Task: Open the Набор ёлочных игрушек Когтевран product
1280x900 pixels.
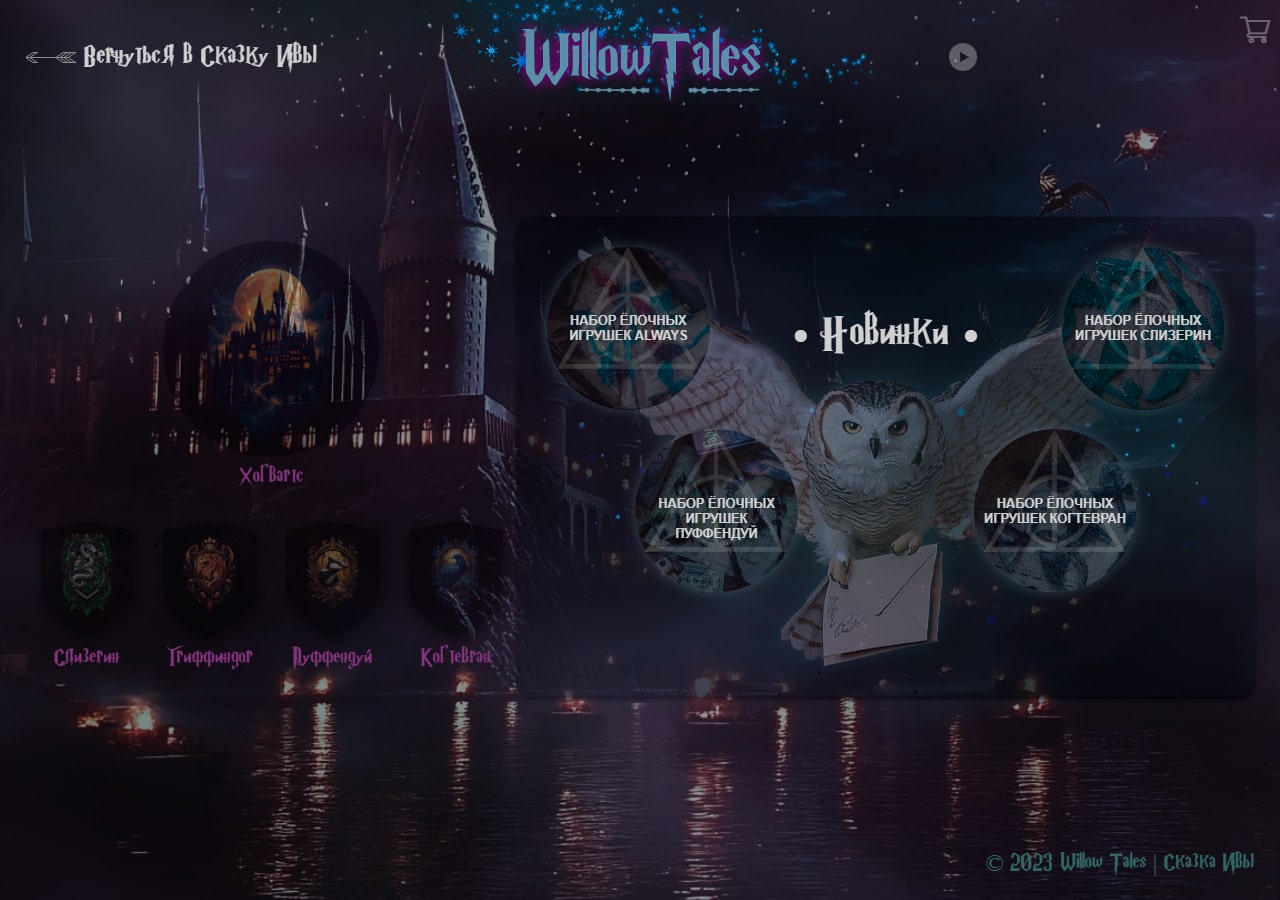Action: point(1055,510)
